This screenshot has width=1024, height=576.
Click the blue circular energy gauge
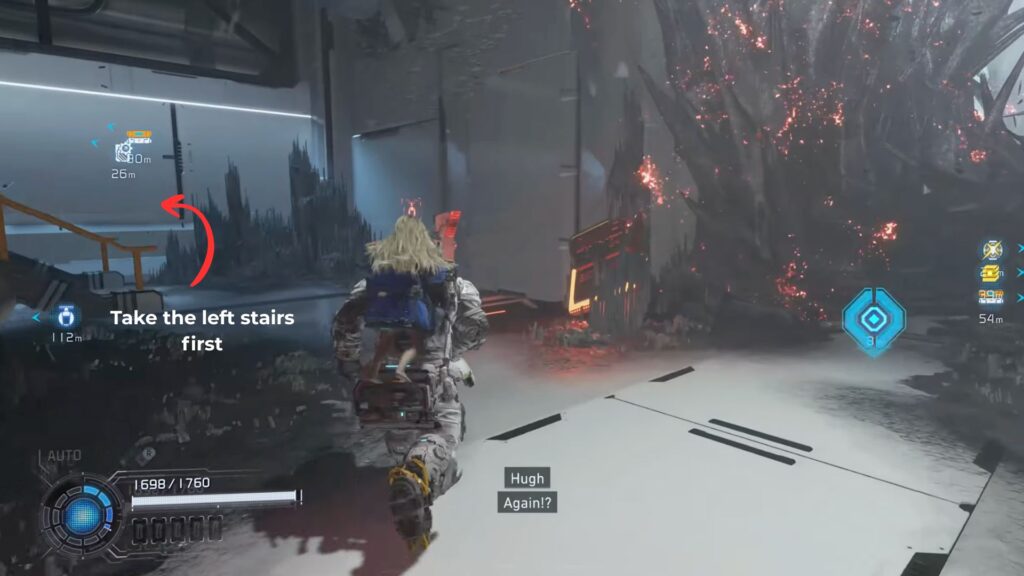click(x=84, y=515)
